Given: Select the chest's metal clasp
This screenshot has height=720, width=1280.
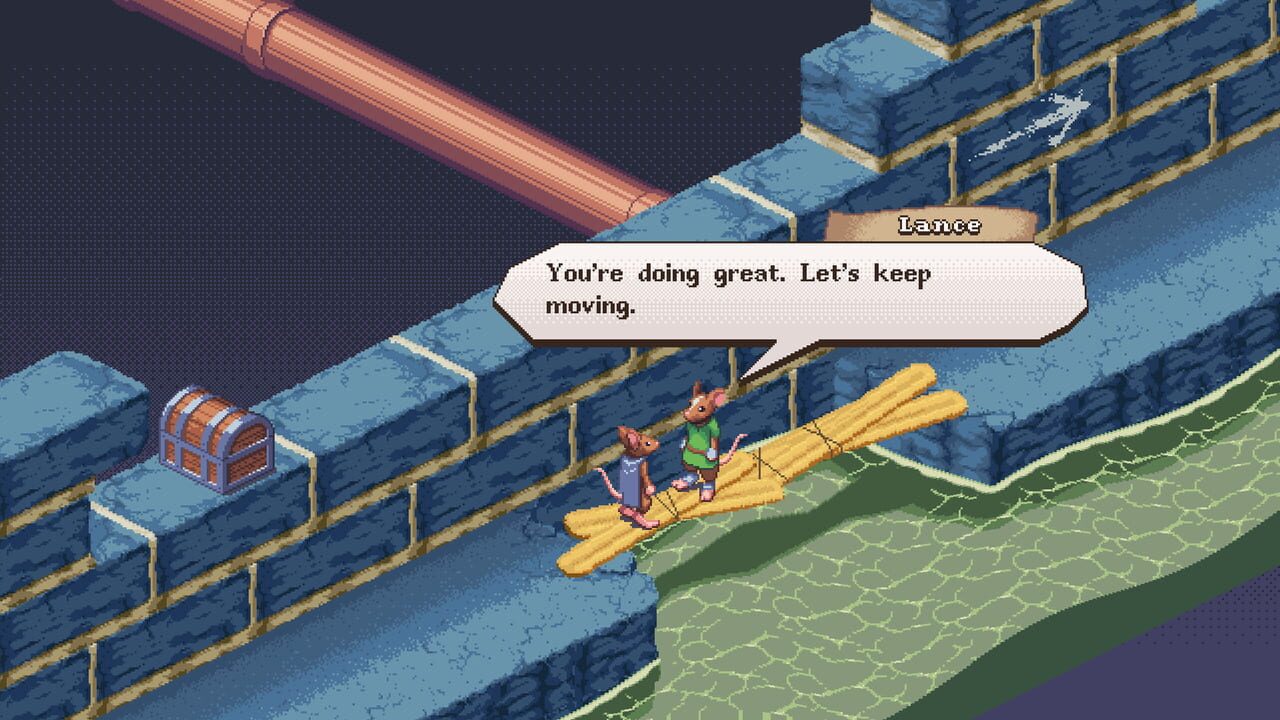Looking at the screenshot, I should coord(222,455).
